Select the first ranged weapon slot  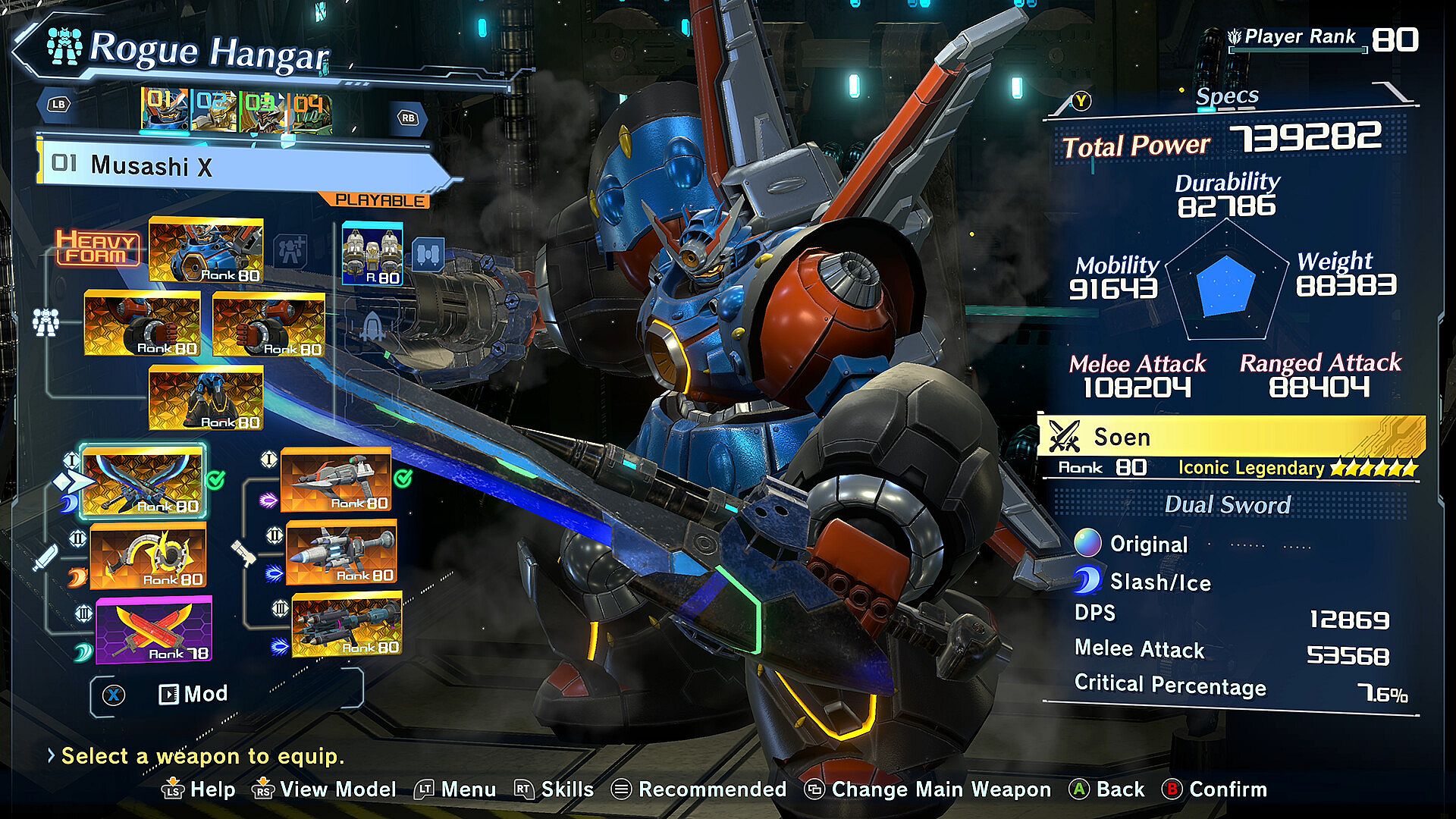pyautogui.click(x=336, y=479)
